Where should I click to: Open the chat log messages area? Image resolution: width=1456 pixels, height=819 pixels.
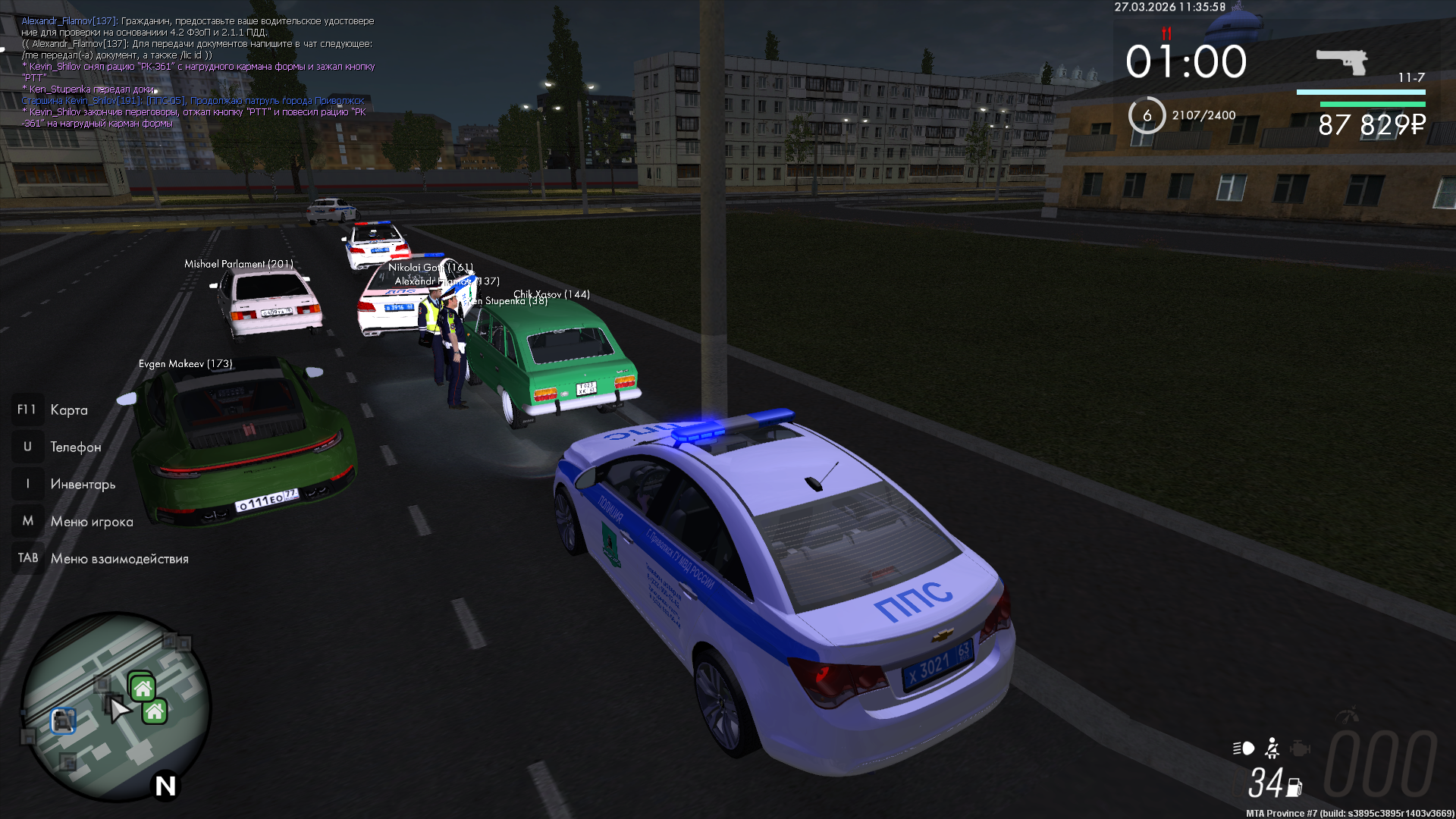pyautogui.click(x=199, y=72)
